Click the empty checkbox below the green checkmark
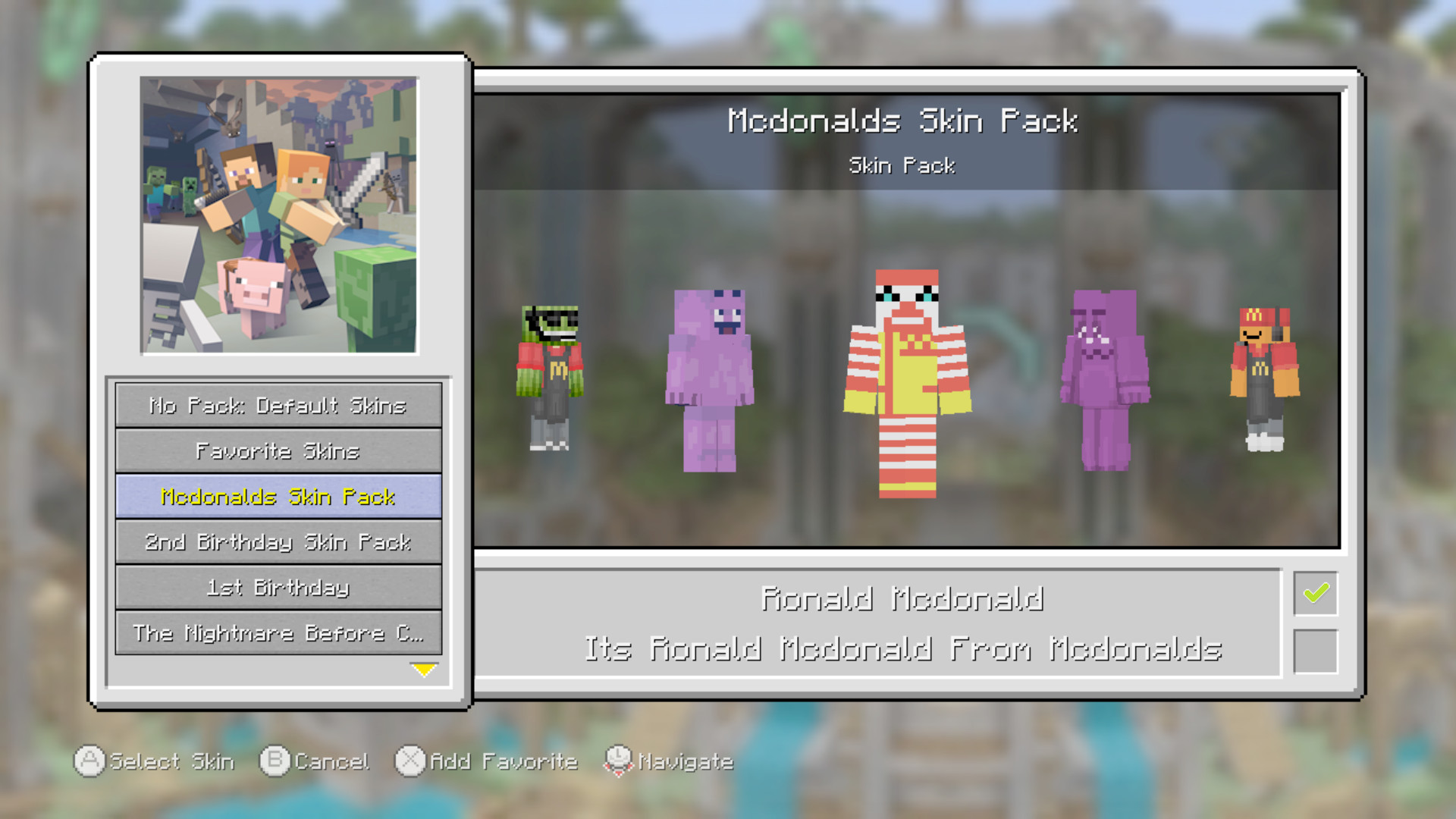Image resolution: width=1456 pixels, height=819 pixels. (1316, 648)
